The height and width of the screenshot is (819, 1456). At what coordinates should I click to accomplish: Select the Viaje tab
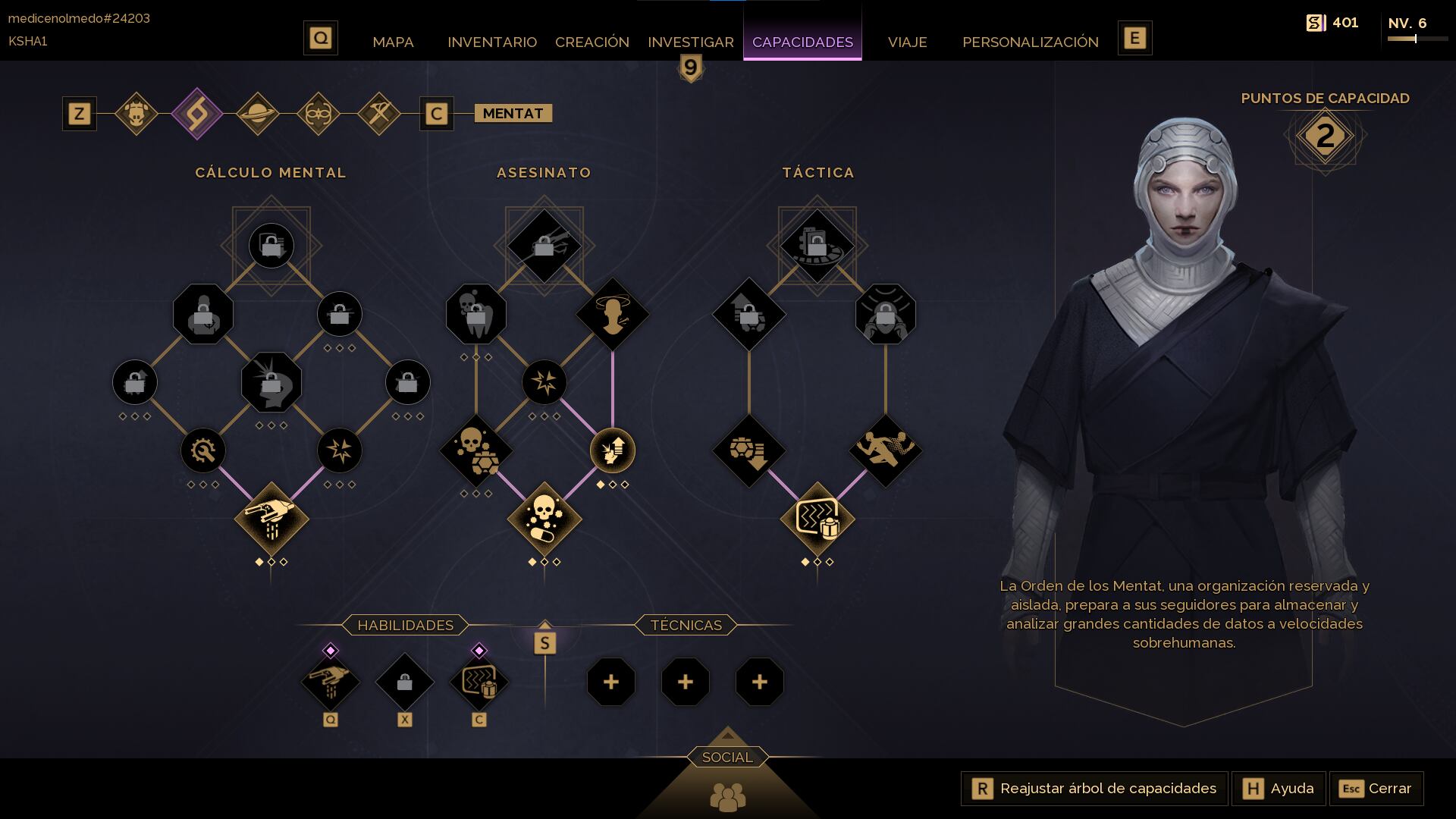[907, 42]
